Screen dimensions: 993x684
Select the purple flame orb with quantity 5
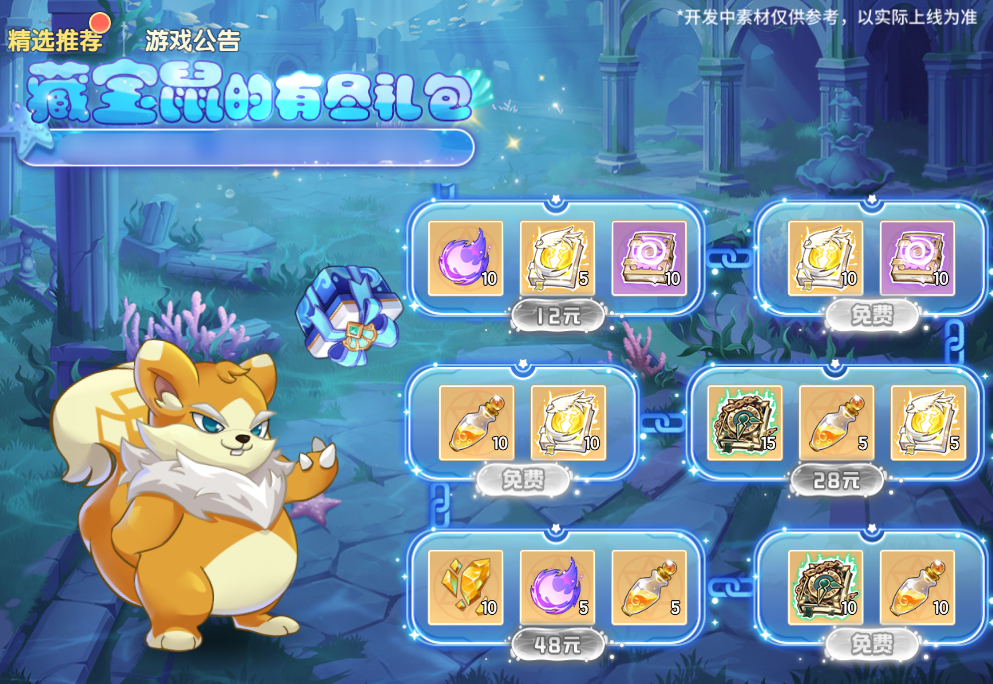(557, 587)
